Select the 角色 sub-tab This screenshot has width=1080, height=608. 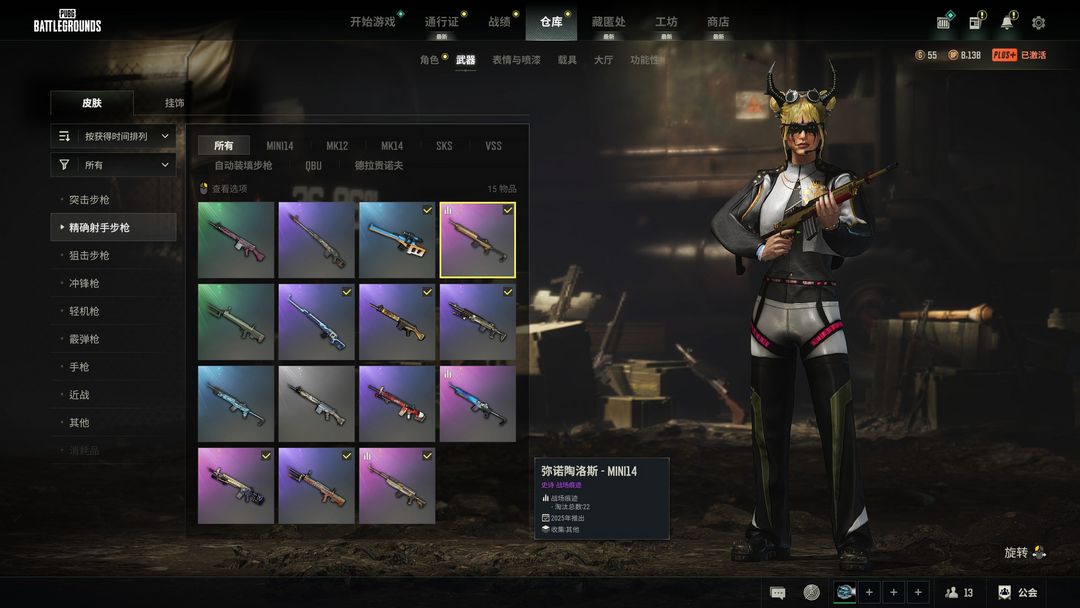point(429,60)
